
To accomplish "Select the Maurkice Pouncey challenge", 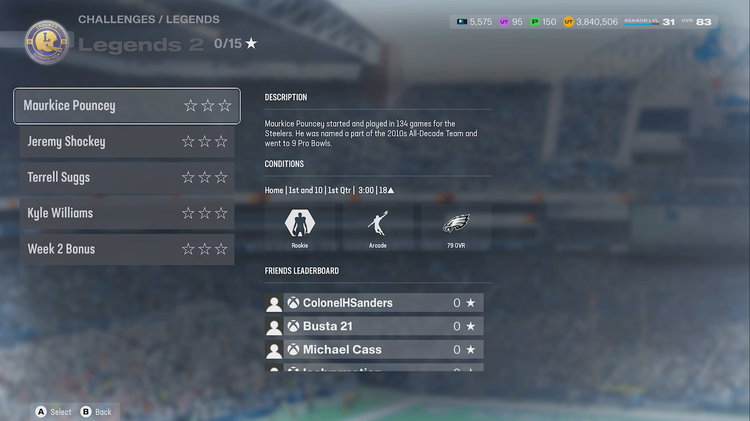I will (x=126, y=106).
